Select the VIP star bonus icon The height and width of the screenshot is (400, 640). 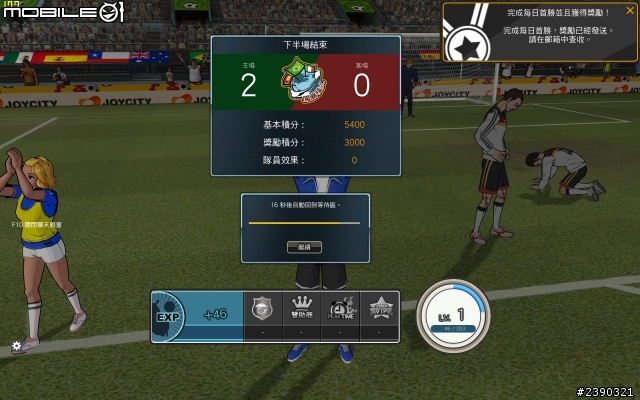[381, 310]
